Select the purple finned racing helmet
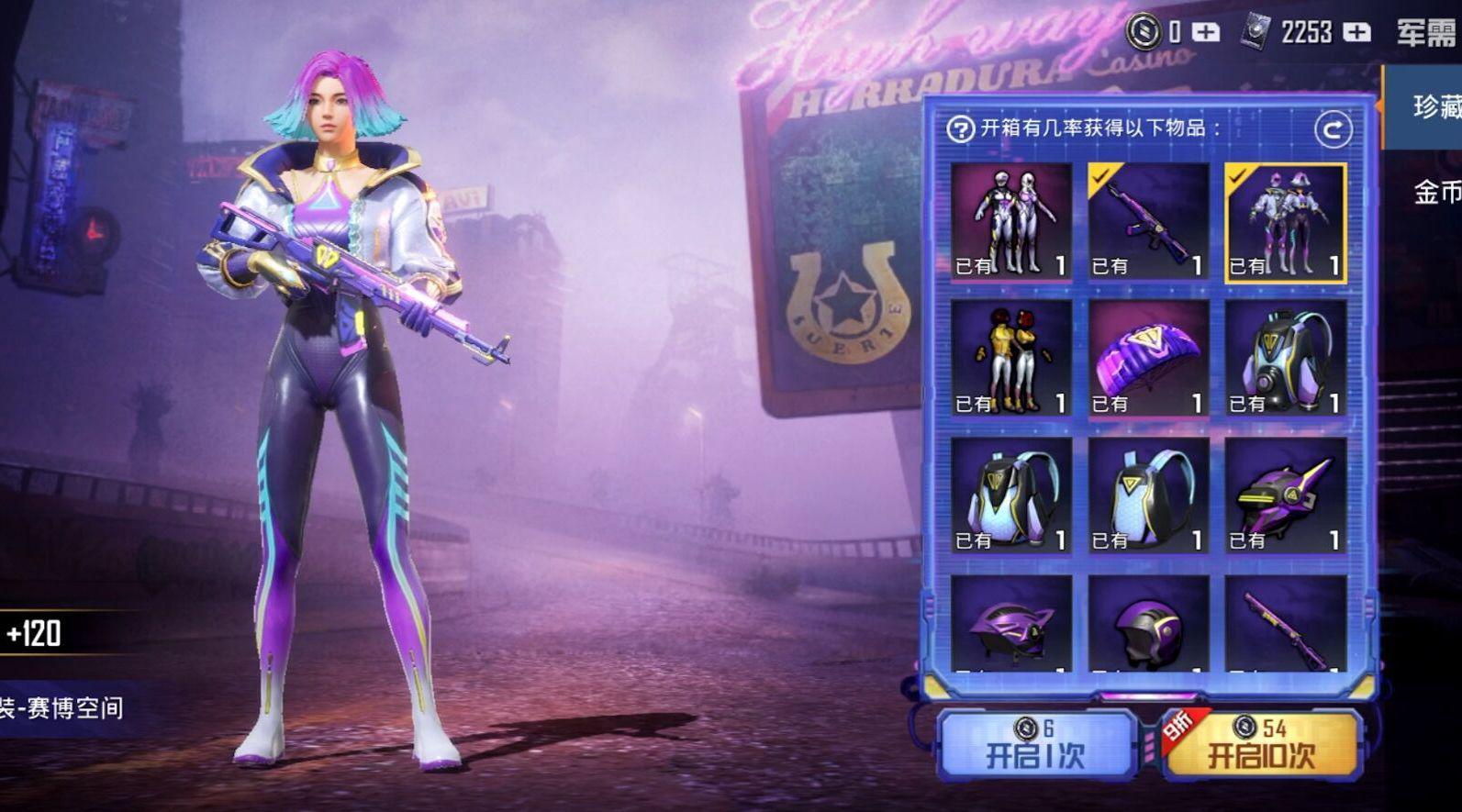1462x812 pixels. click(x=1011, y=624)
